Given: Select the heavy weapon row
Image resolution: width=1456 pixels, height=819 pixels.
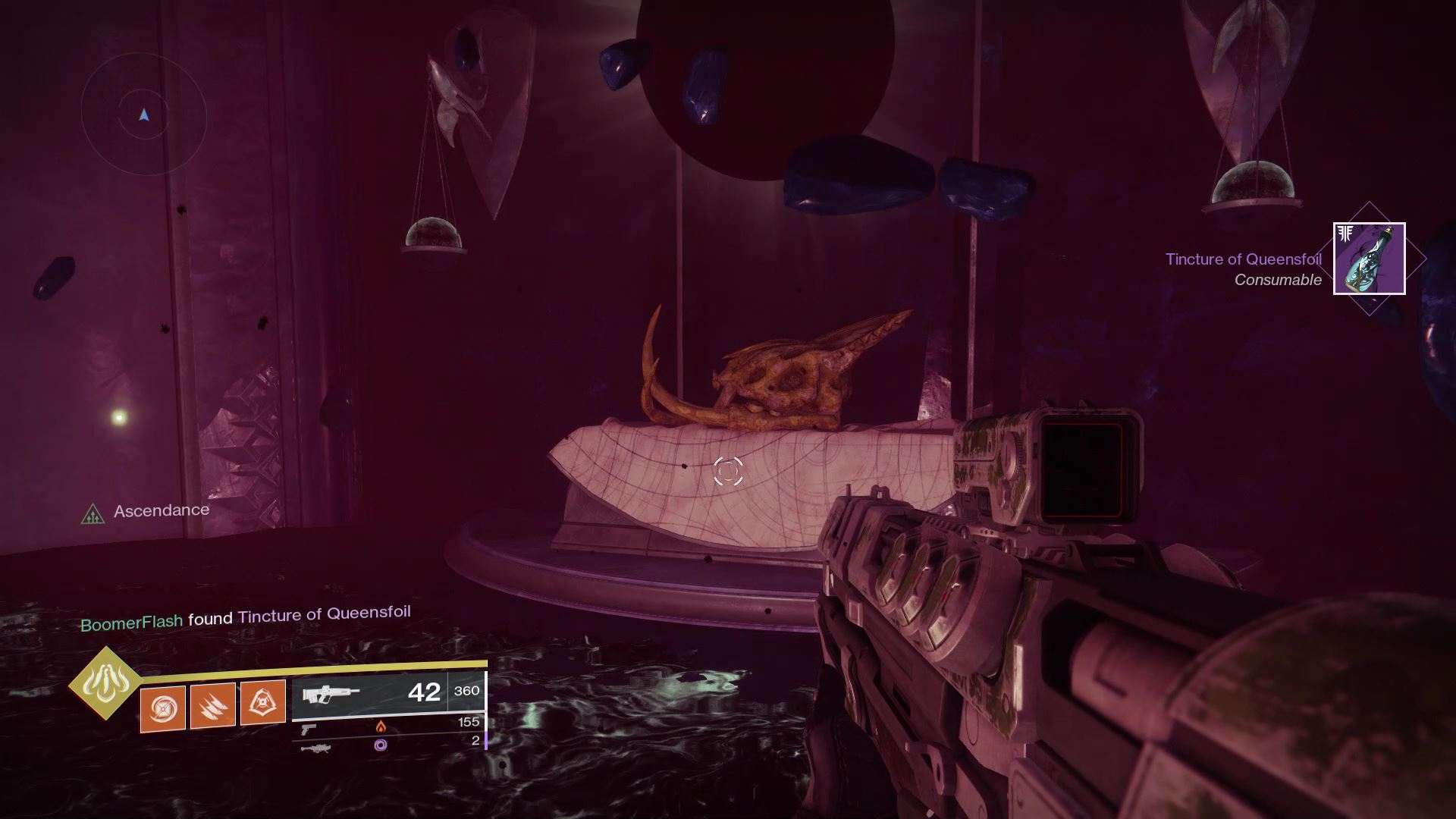Looking at the screenshot, I should click(x=390, y=745).
